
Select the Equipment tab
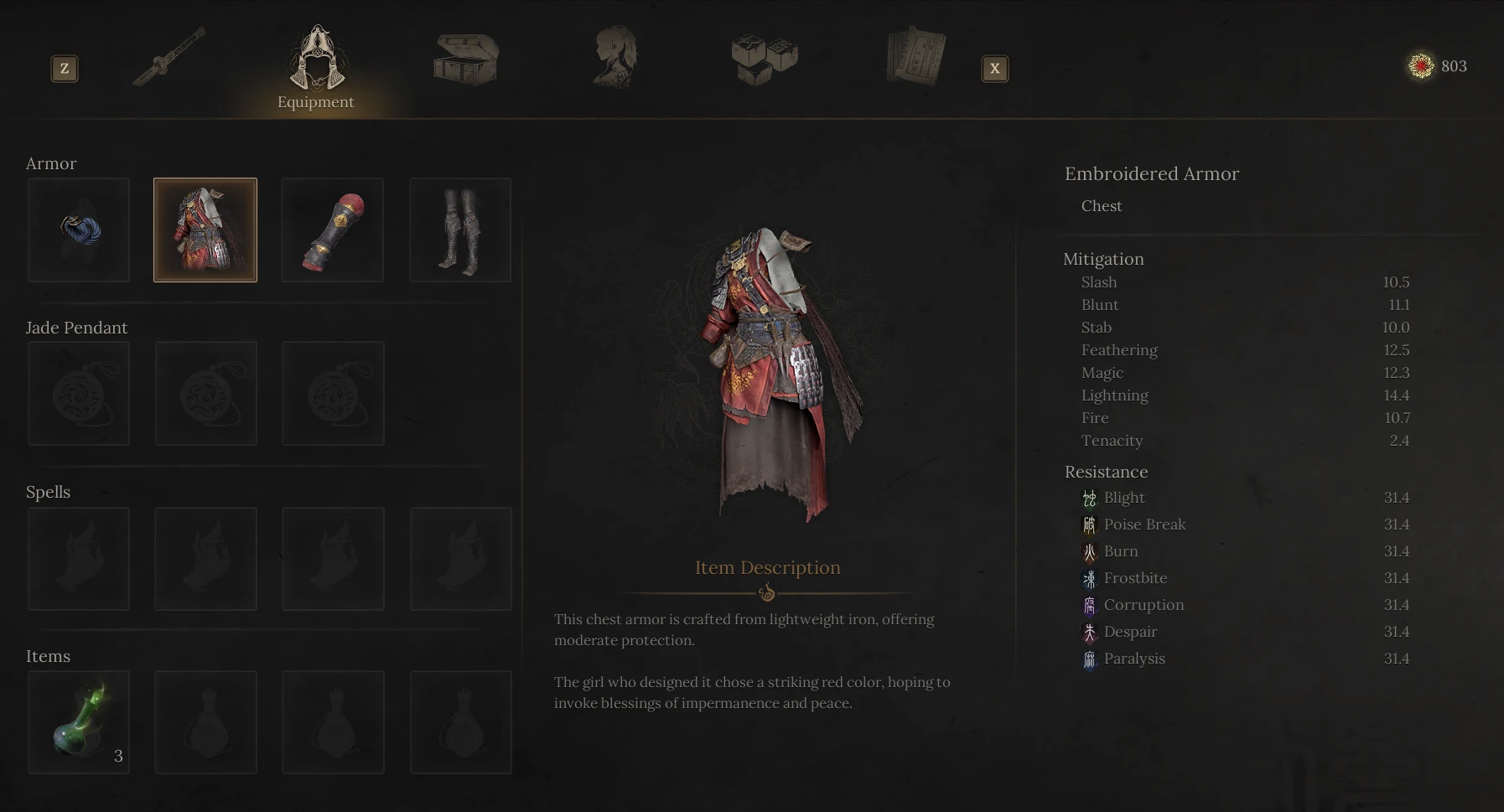pyautogui.click(x=316, y=67)
